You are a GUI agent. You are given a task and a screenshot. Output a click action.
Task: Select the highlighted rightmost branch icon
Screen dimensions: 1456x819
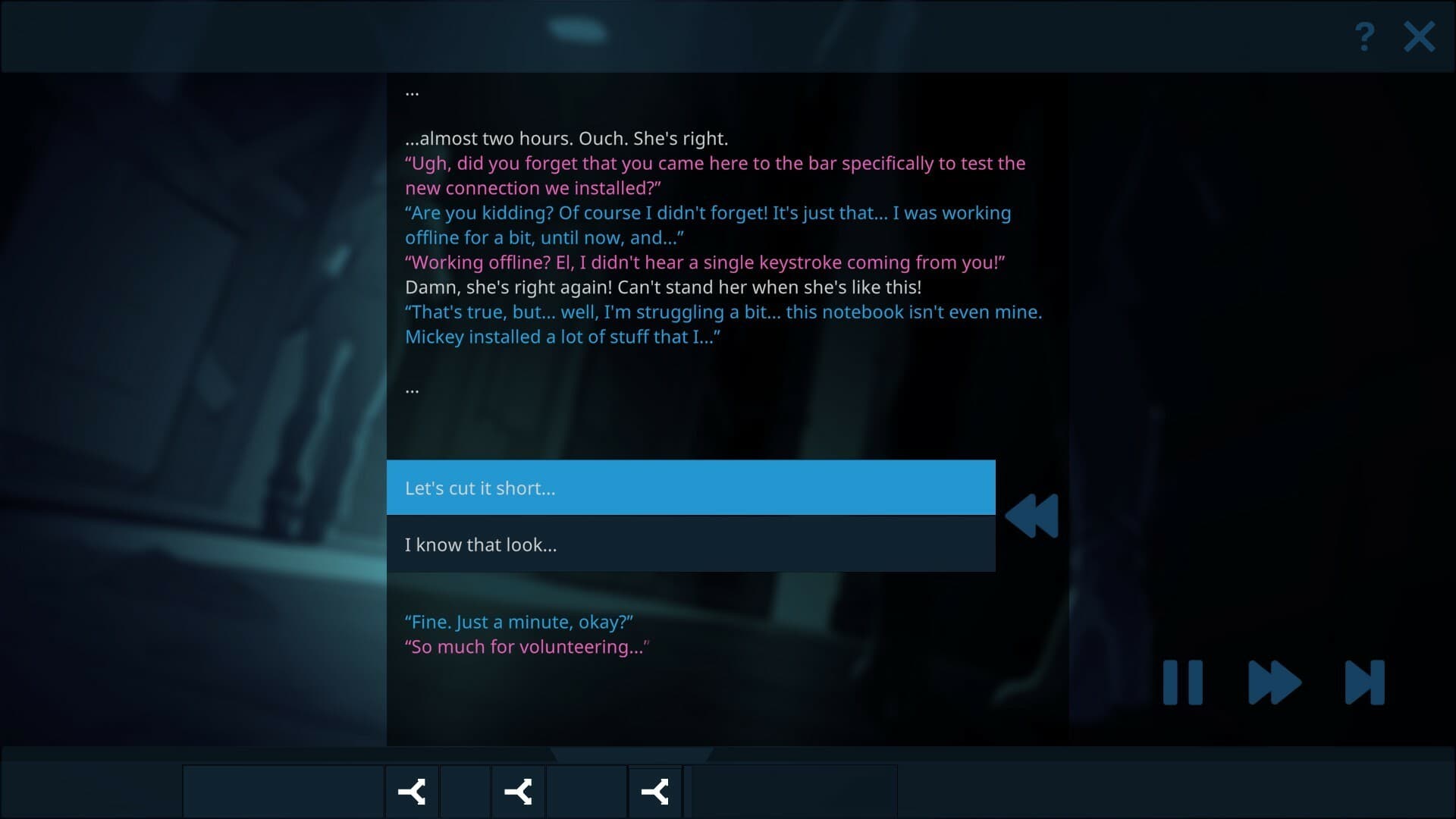pos(655,792)
